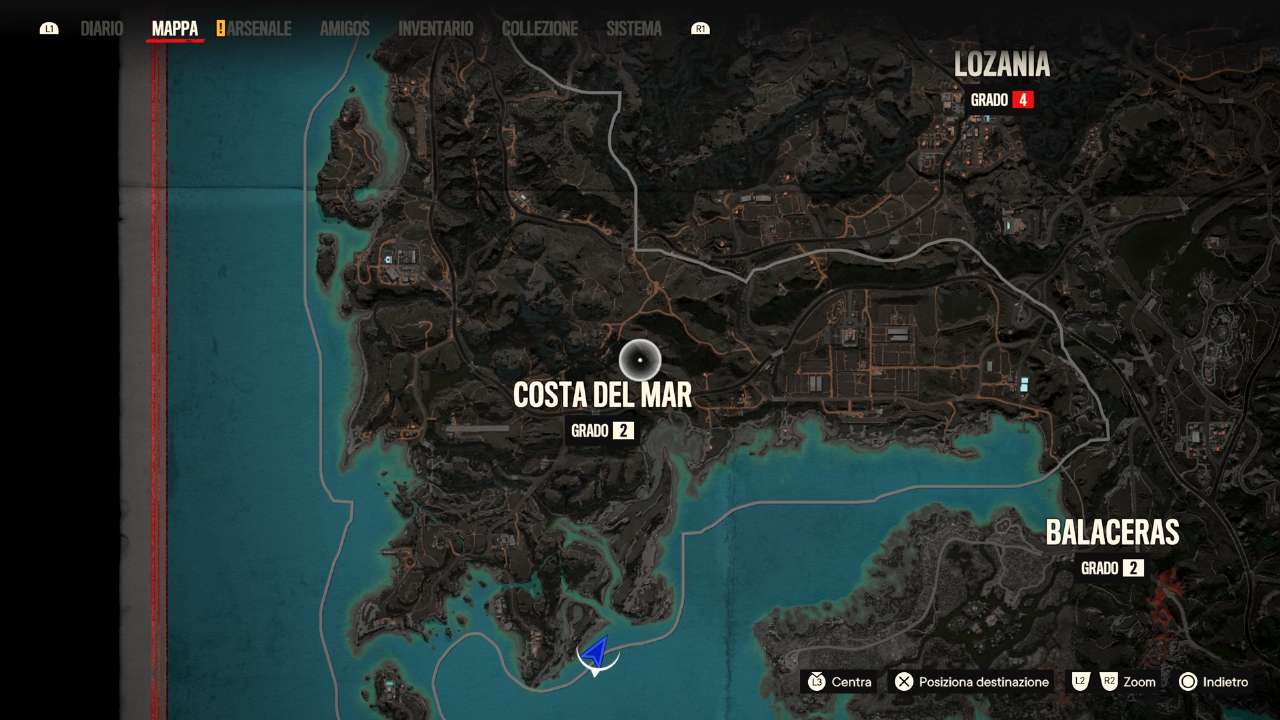Select the Mappa tab
Viewport: 1280px width, 720px height.
click(175, 29)
